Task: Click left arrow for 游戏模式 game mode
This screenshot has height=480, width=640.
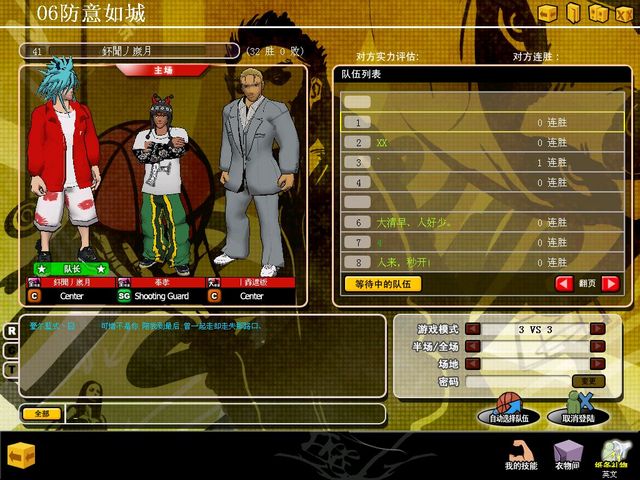Action: click(x=473, y=329)
